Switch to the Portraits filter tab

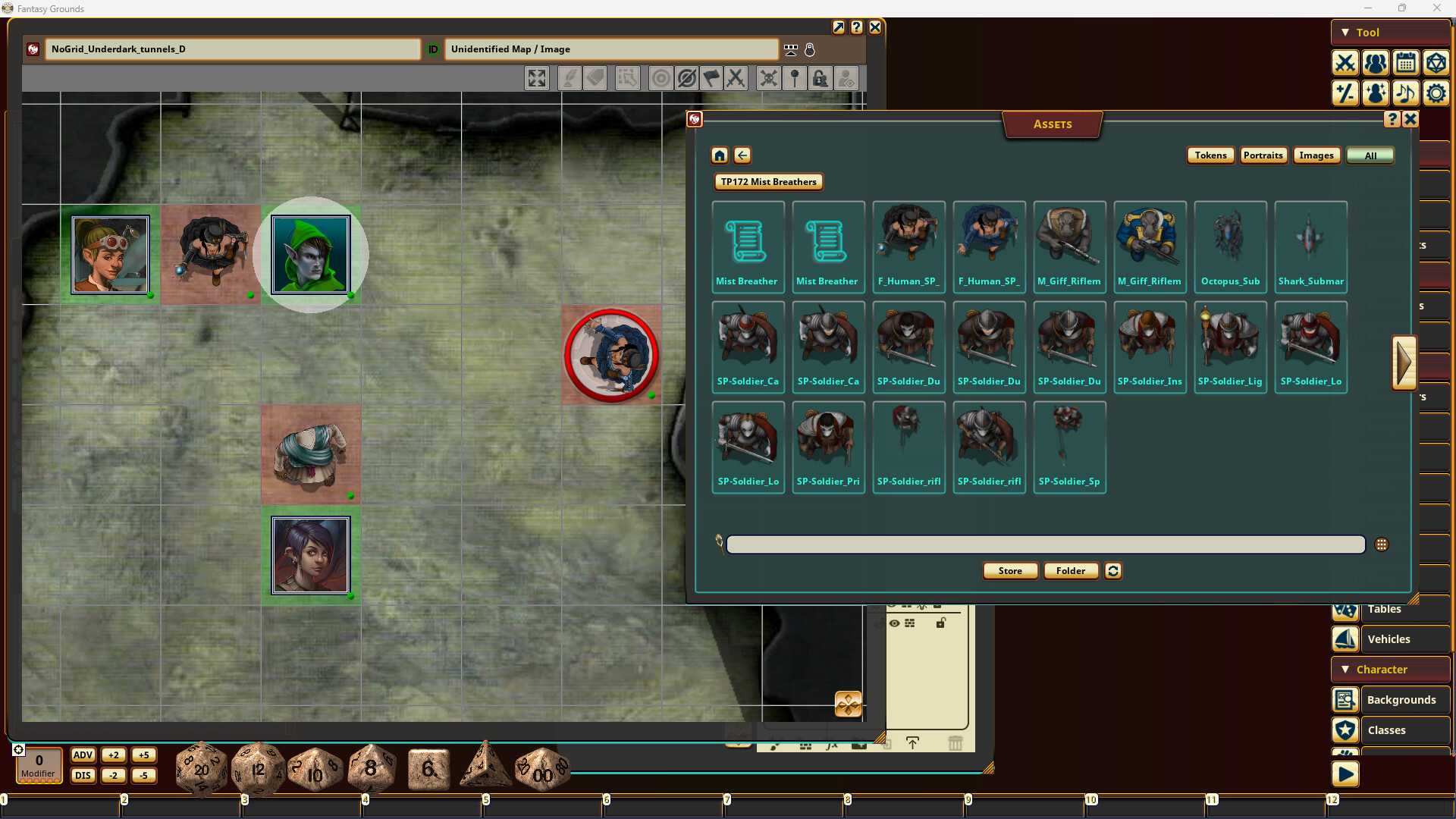coord(1263,155)
